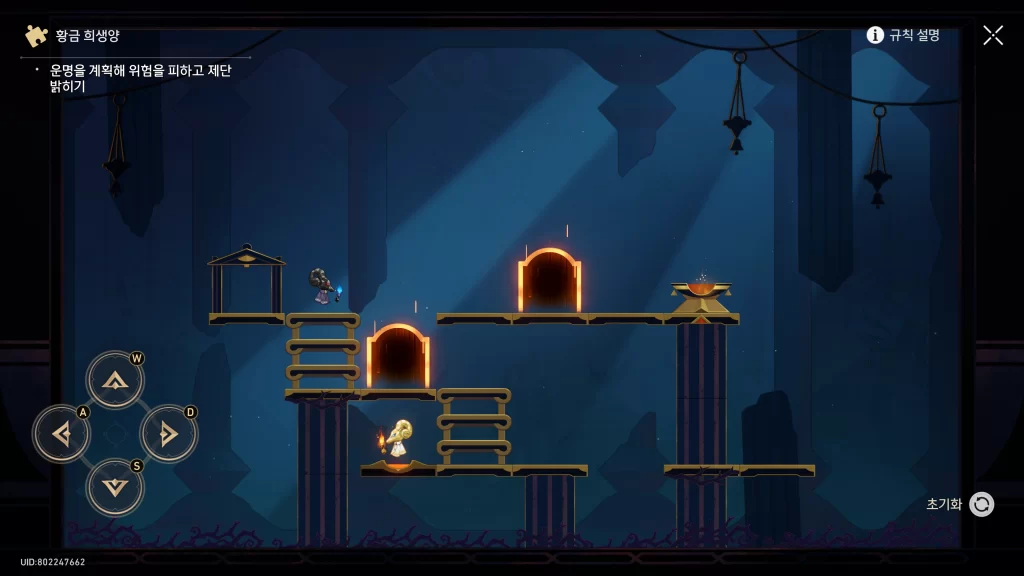Move down with the S arrow button
This screenshot has height=576, width=1024.
pos(115,488)
